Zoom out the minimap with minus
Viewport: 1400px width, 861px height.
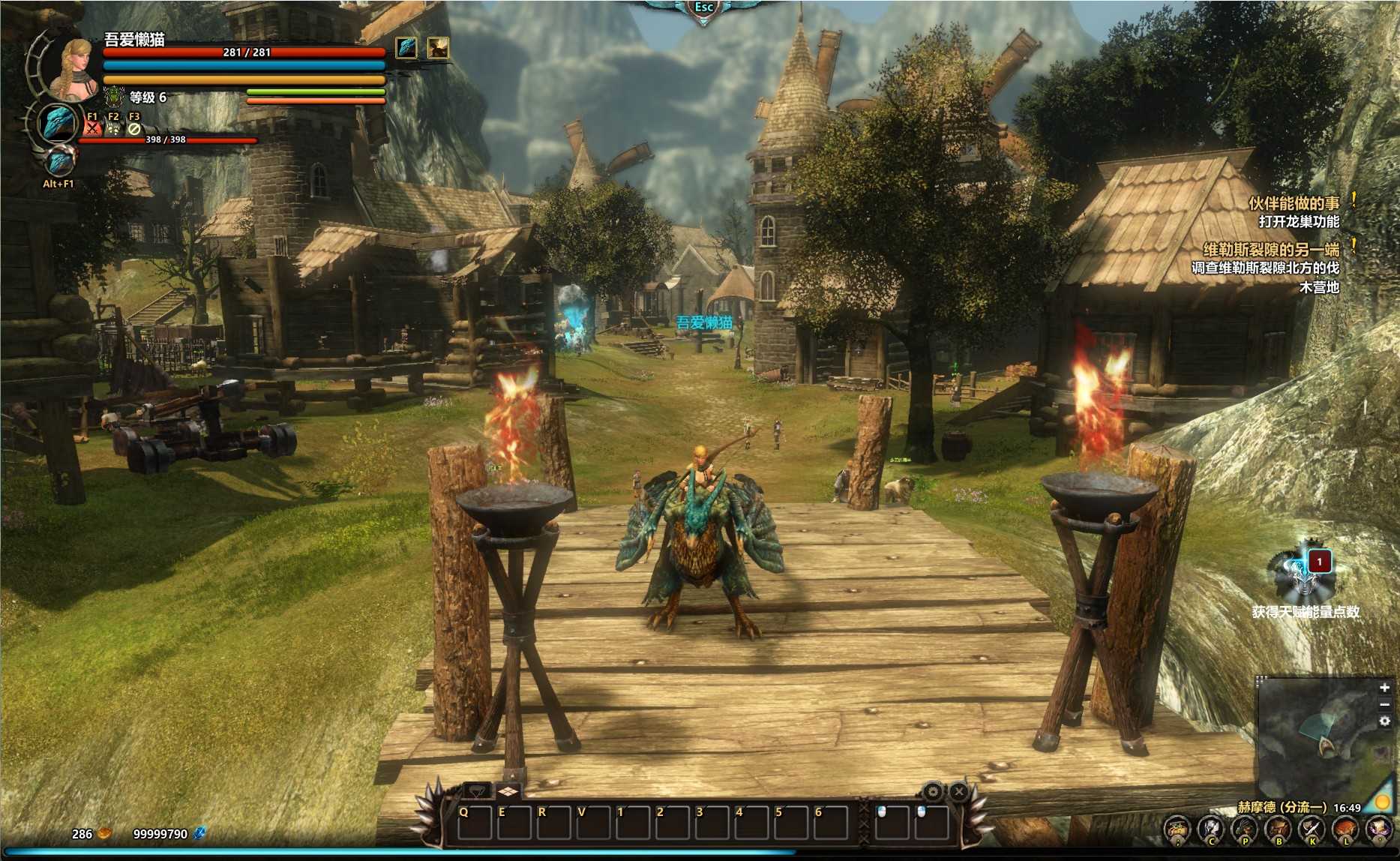[x=1384, y=704]
